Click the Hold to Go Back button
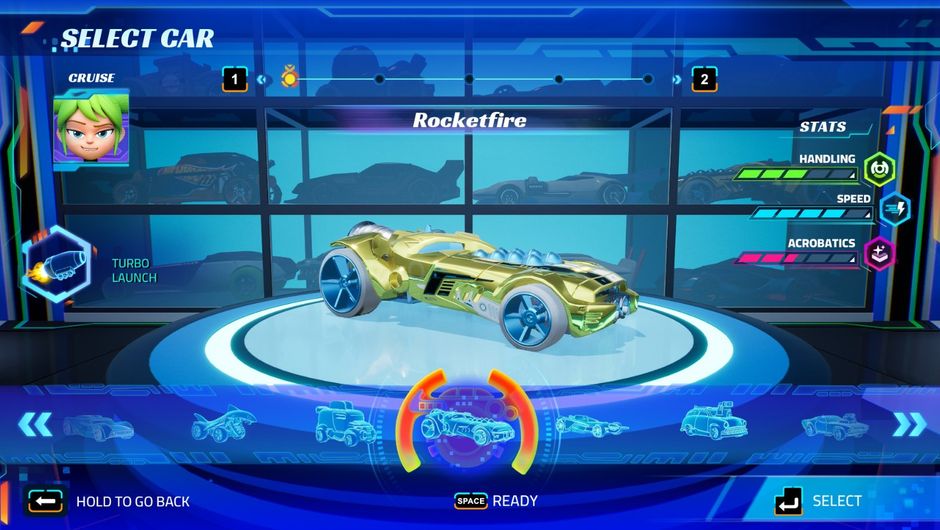The image size is (940, 530). (110, 501)
